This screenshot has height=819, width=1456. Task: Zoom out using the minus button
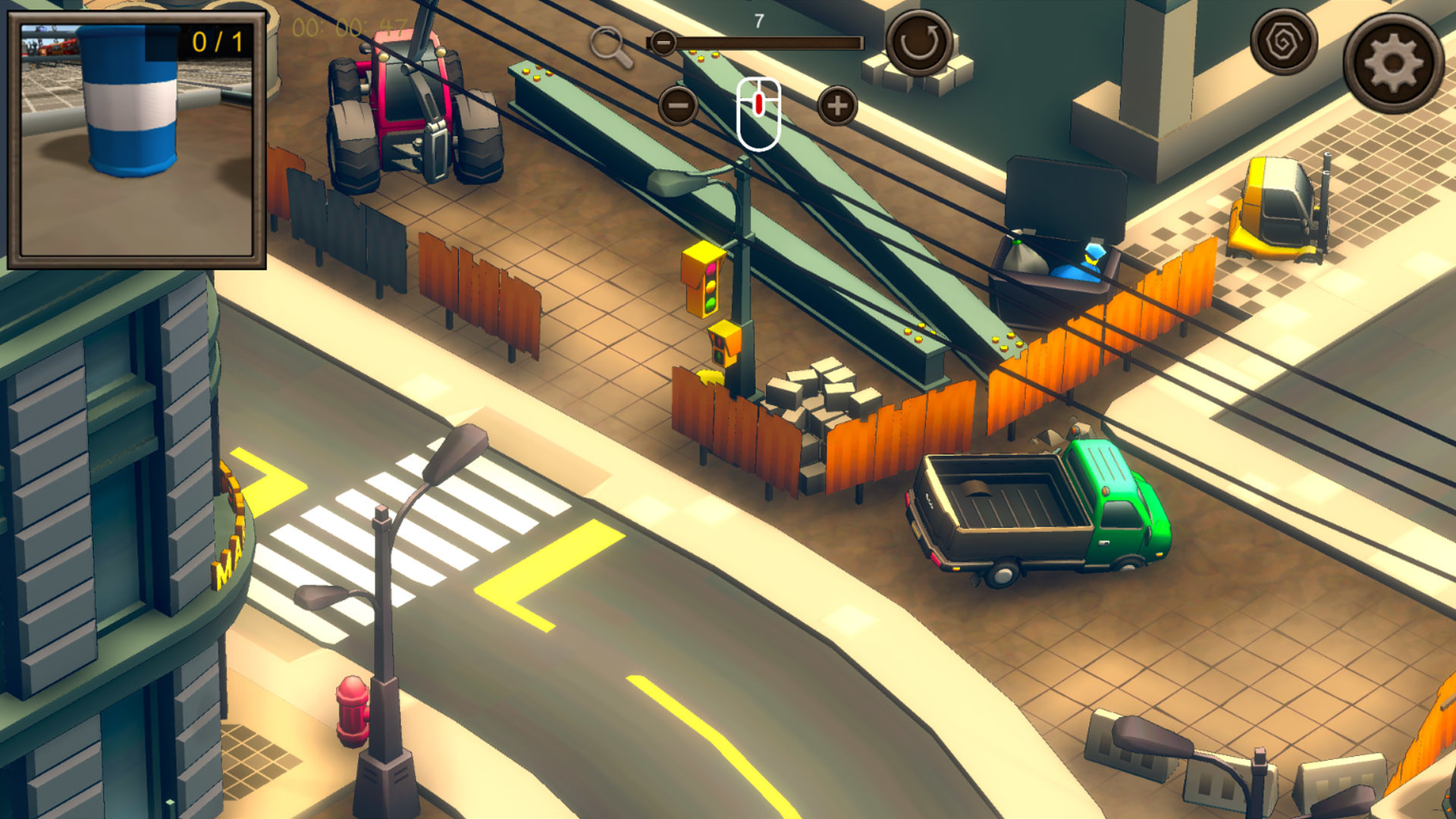pos(677,106)
